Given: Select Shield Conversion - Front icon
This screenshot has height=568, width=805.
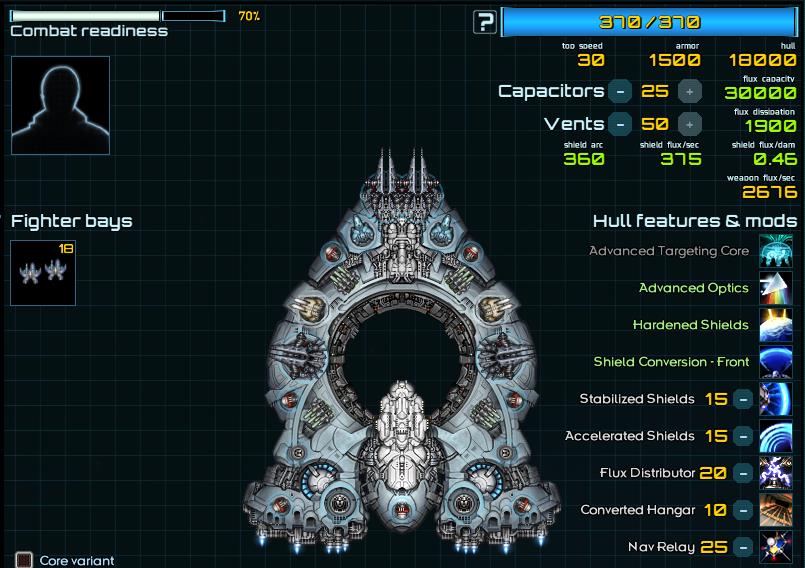Looking at the screenshot, I should point(777,362).
